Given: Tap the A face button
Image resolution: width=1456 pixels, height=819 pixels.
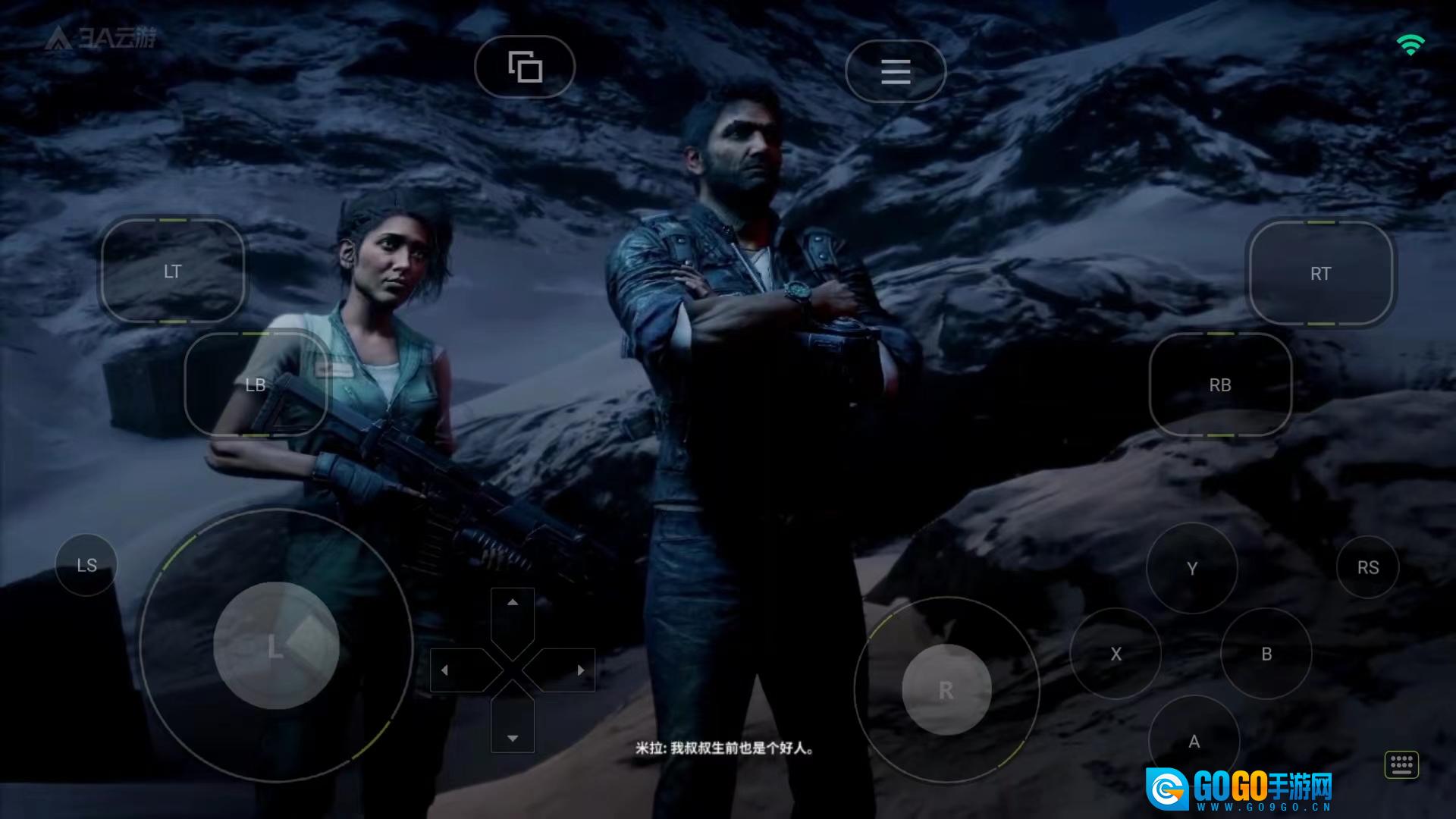Looking at the screenshot, I should (1194, 741).
